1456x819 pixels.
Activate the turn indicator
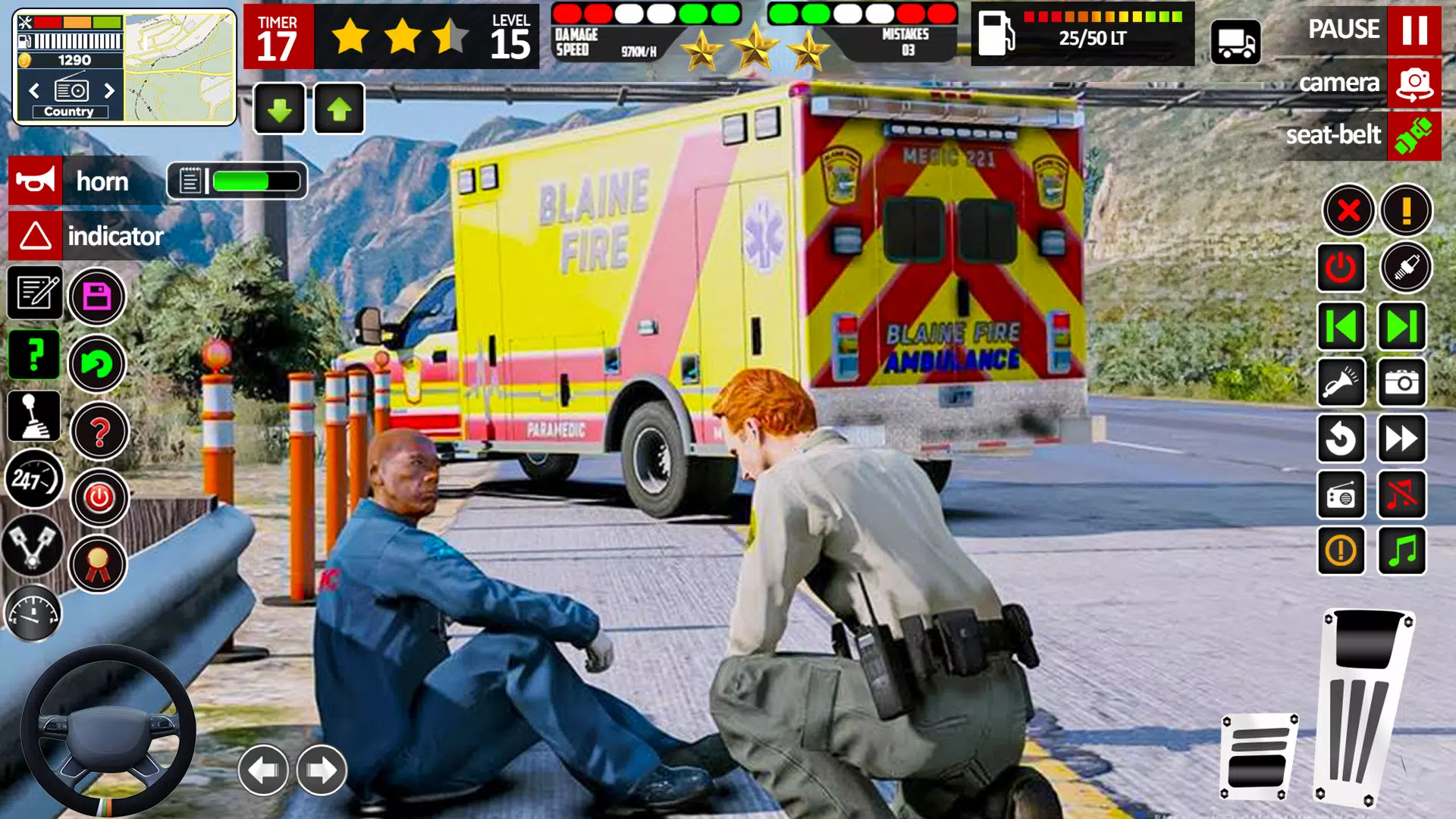tap(34, 236)
